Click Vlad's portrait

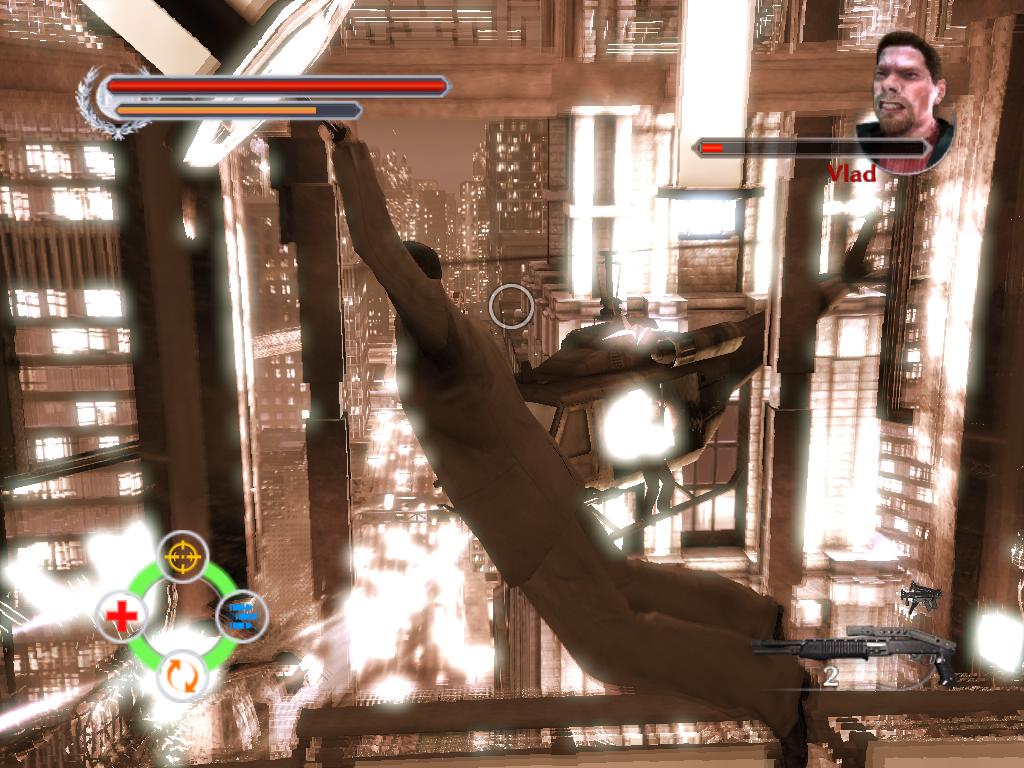tap(906, 100)
